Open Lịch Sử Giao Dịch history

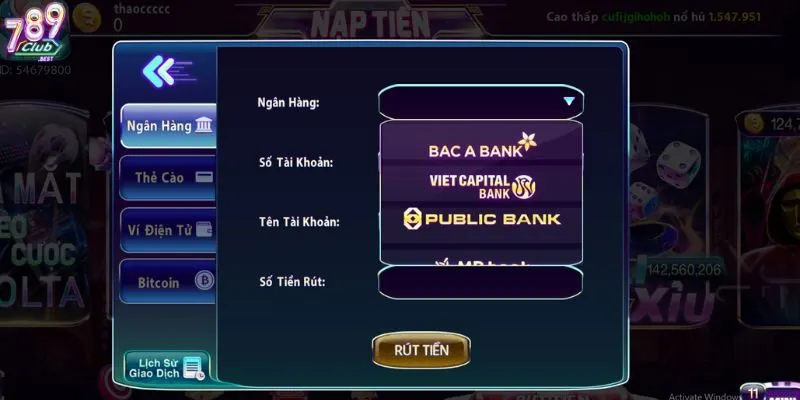click(x=166, y=367)
